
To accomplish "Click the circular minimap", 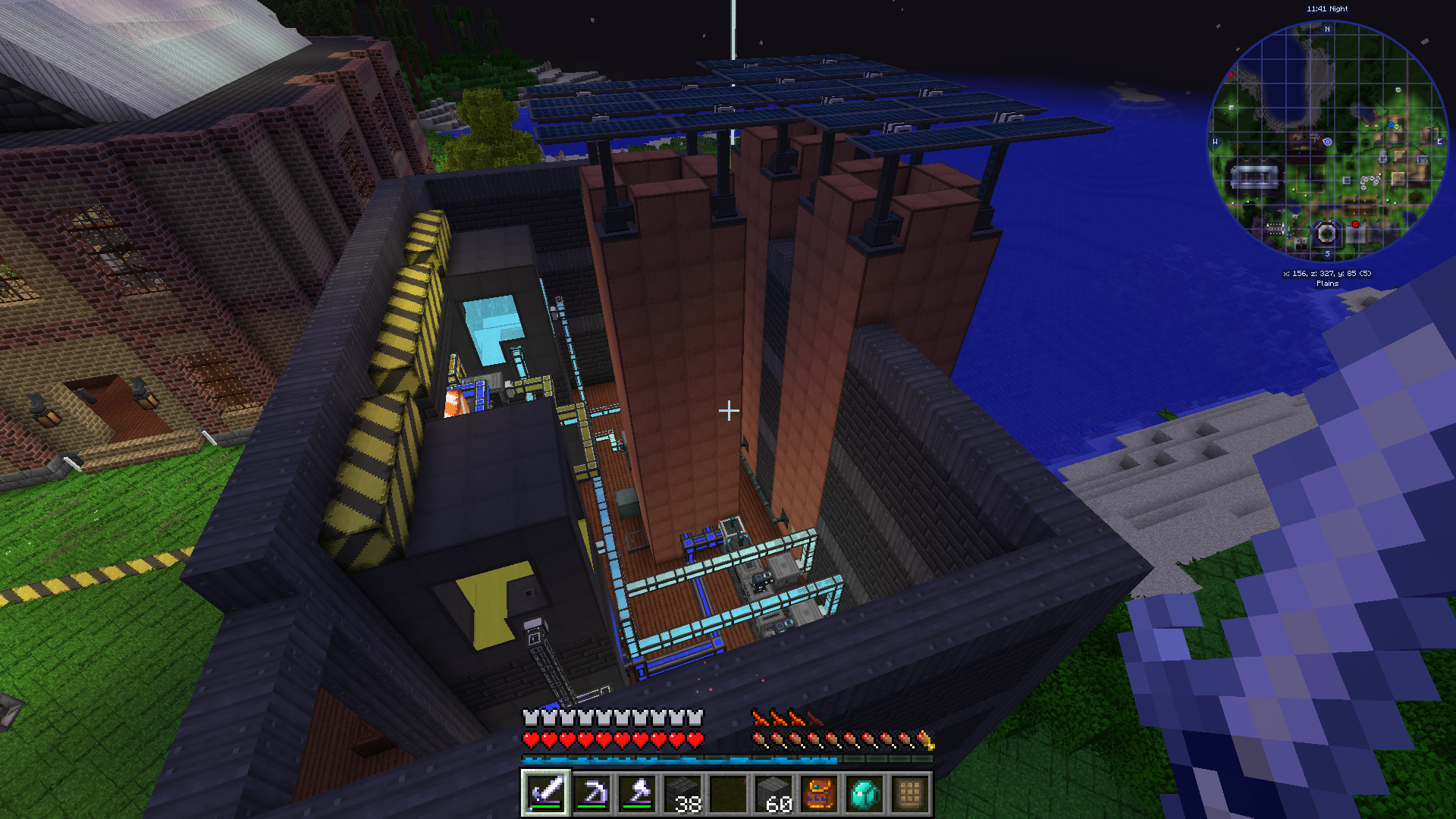I will [1327, 141].
